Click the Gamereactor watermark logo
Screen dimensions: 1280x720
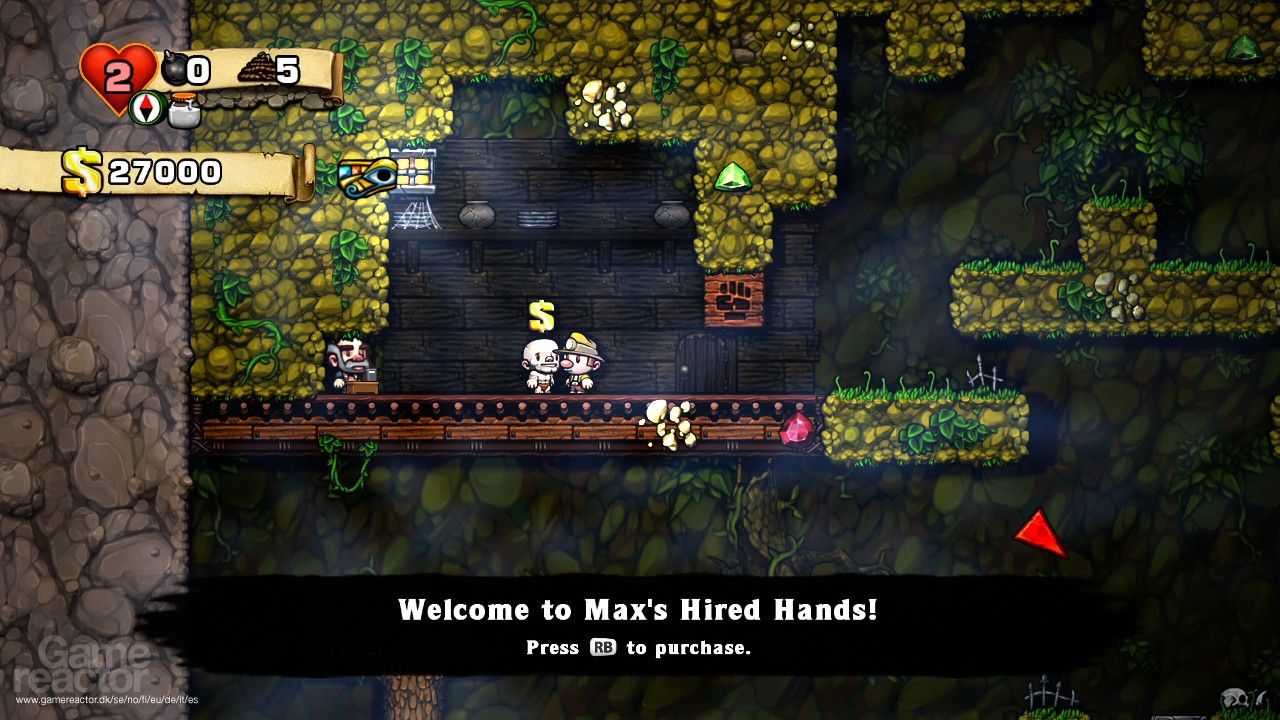tap(83, 664)
